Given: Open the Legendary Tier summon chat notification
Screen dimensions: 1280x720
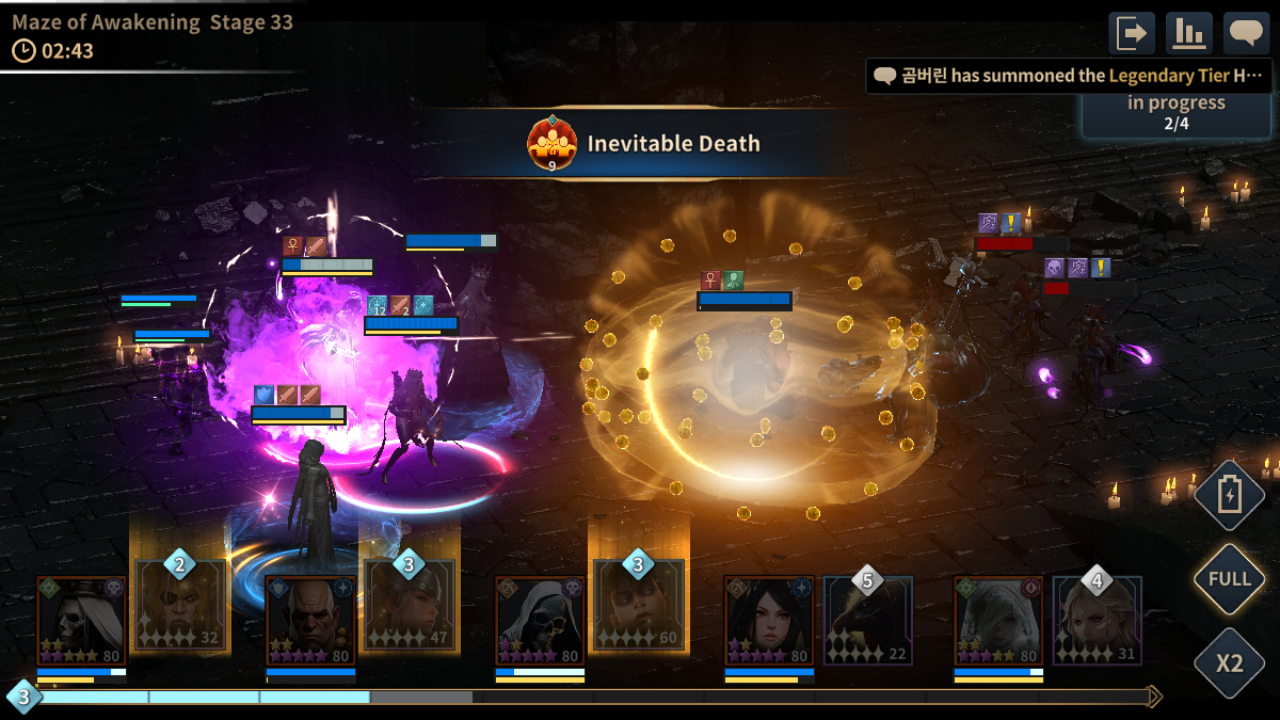Looking at the screenshot, I should tap(1070, 76).
